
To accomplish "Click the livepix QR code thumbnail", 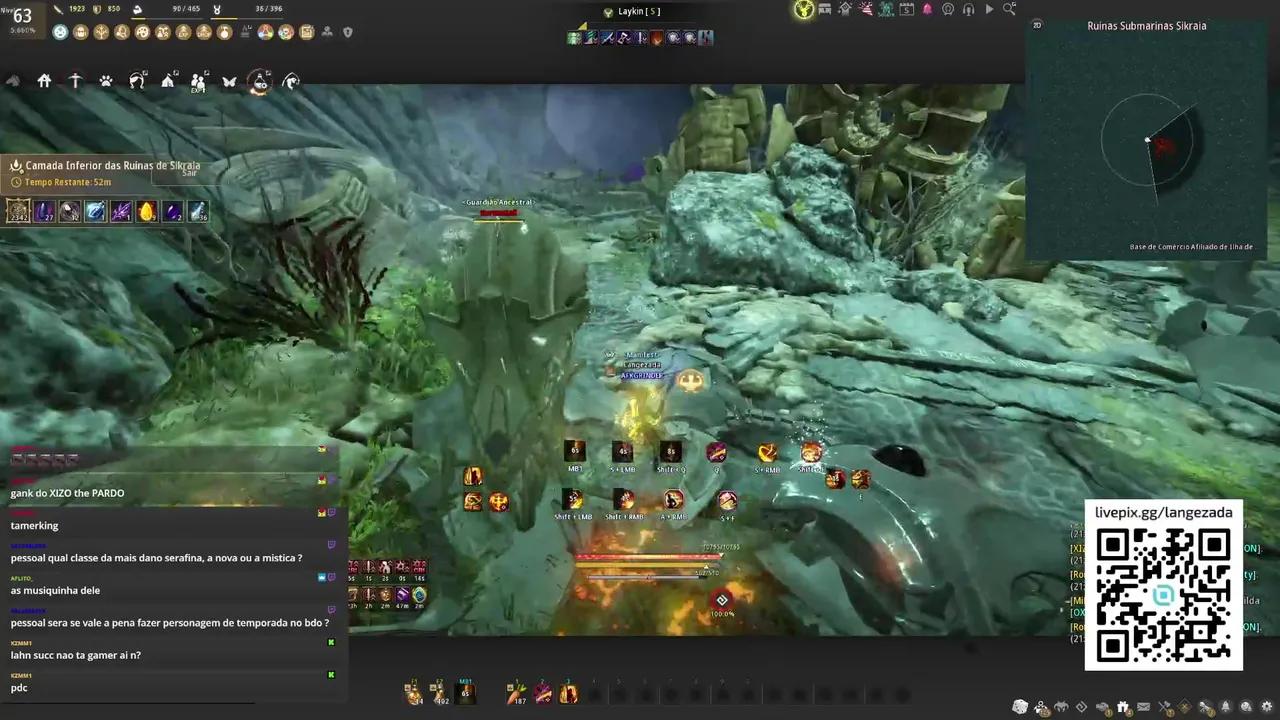I will 1163,595.
